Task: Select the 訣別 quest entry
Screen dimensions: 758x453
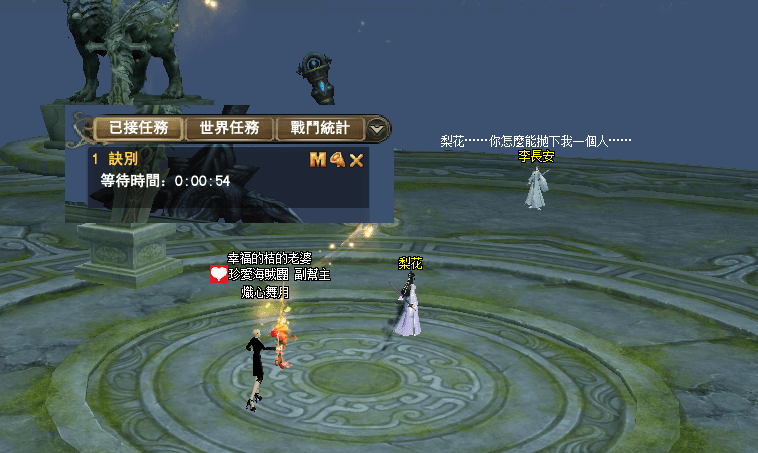Action: point(123,159)
